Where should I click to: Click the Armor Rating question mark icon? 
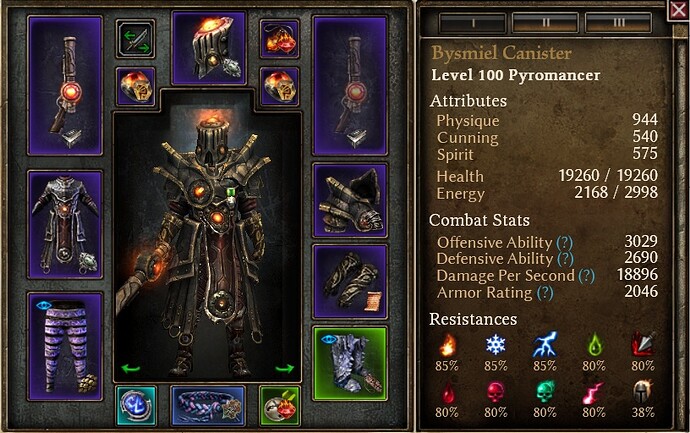click(x=544, y=292)
